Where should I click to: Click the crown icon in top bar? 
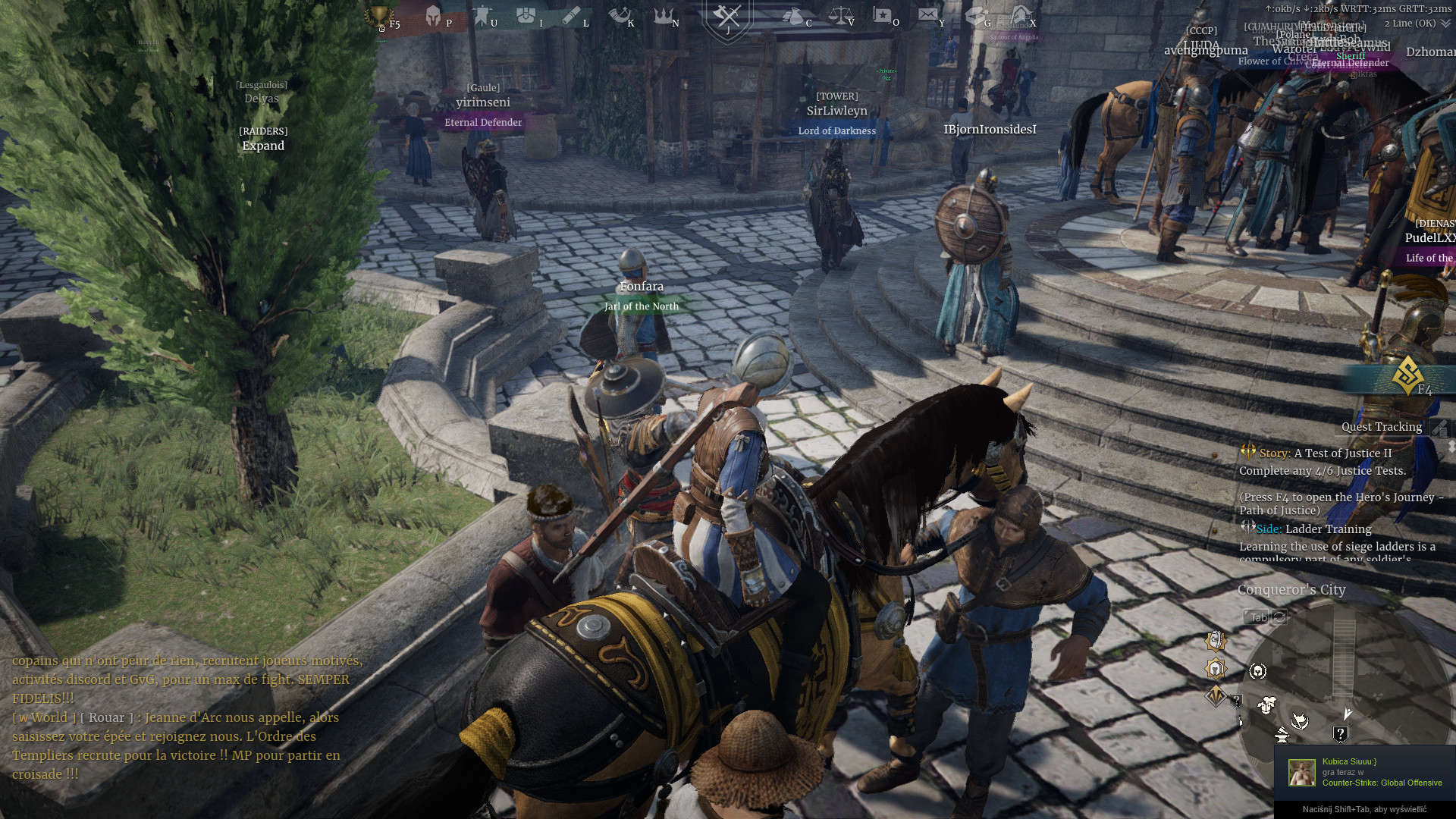(663, 16)
